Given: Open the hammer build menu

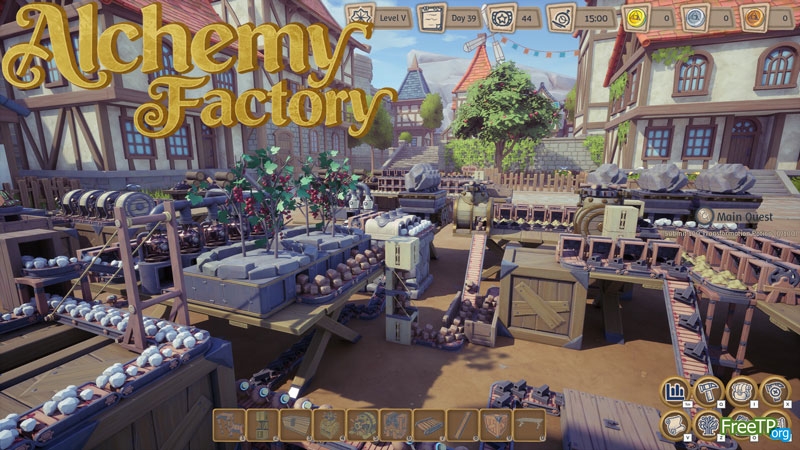Looking at the screenshot, I should (708, 392).
